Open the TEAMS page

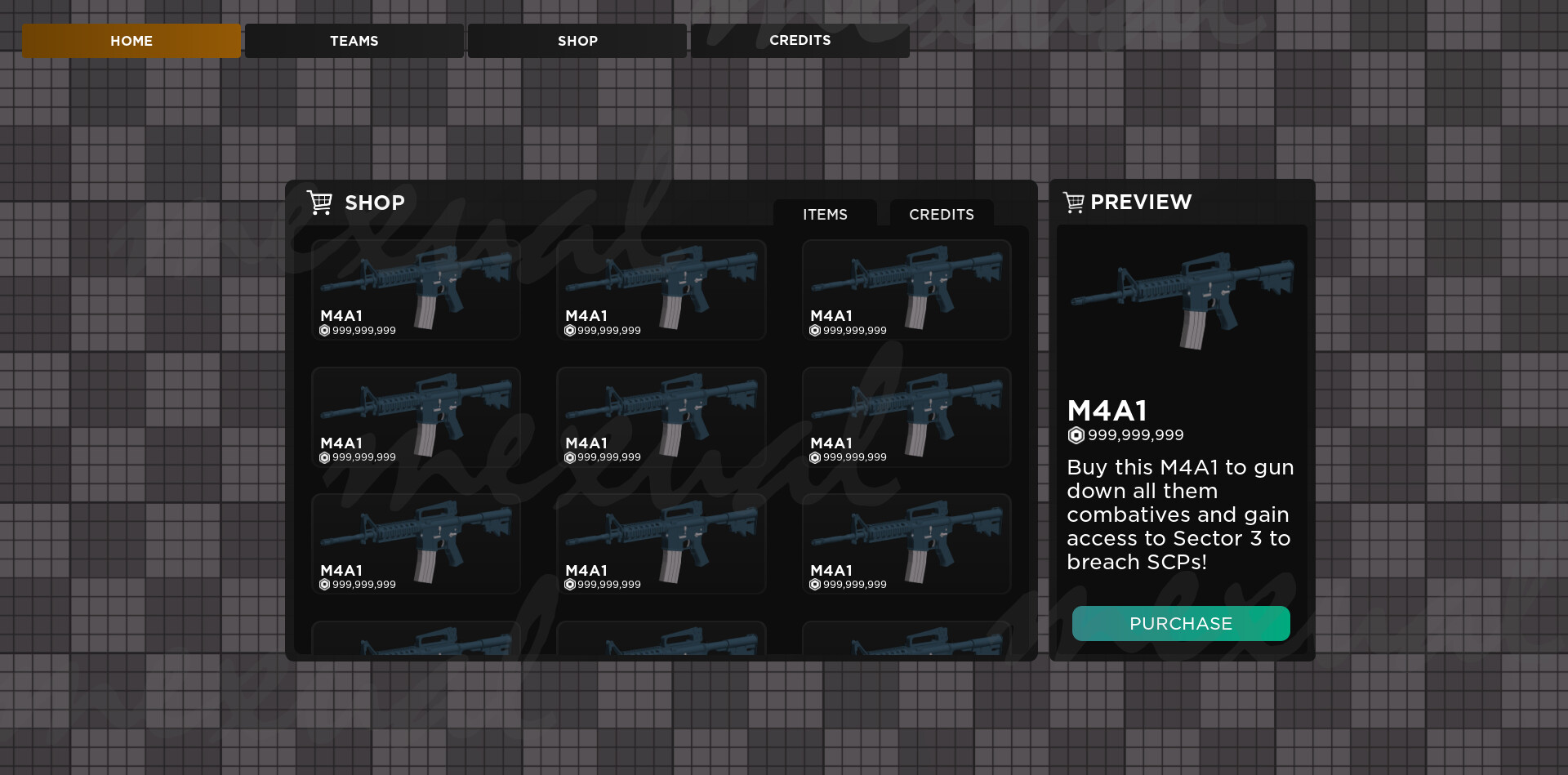(354, 41)
